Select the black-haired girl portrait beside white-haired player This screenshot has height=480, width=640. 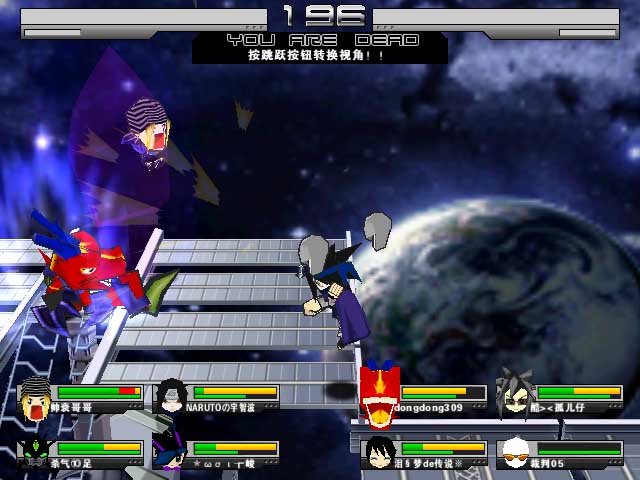tap(380, 452)
